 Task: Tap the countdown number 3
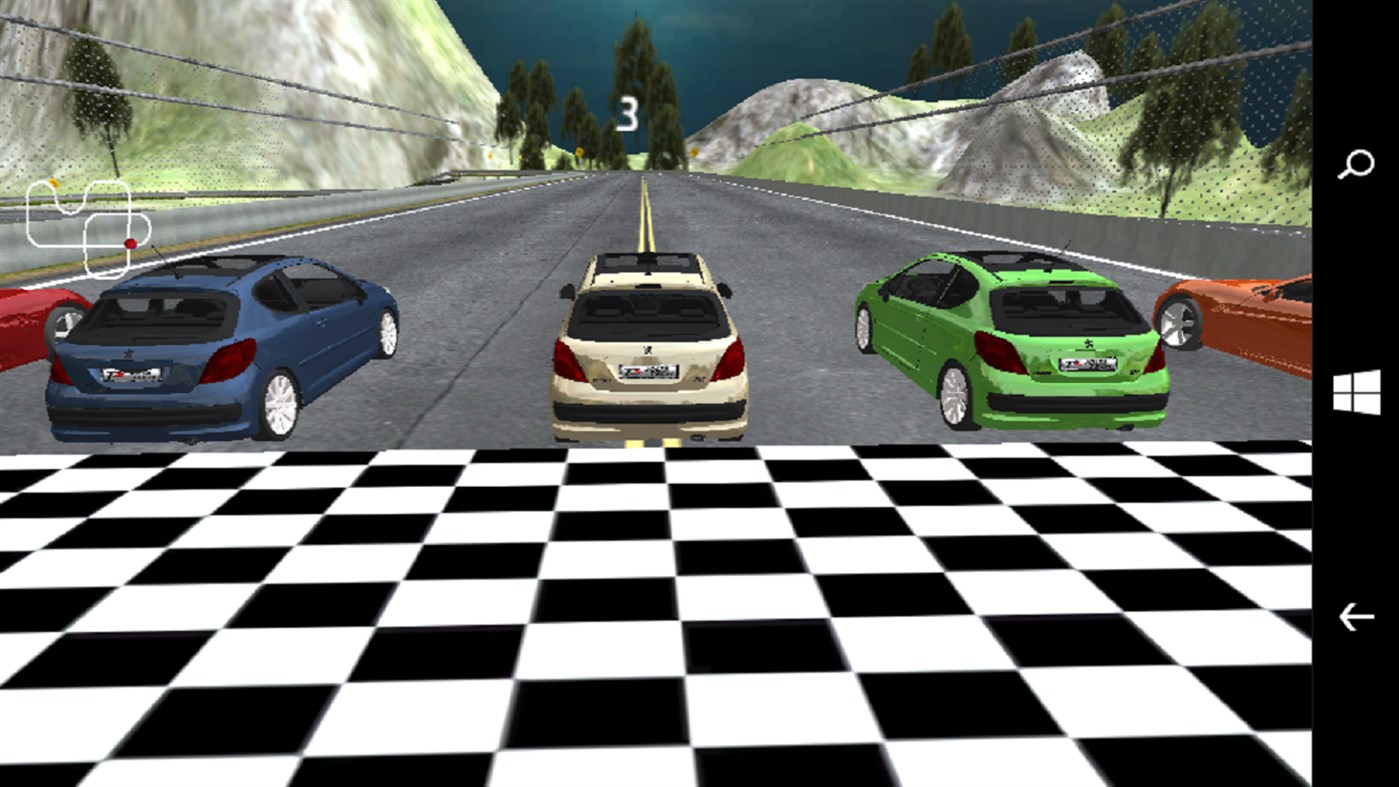click(627, 113)
